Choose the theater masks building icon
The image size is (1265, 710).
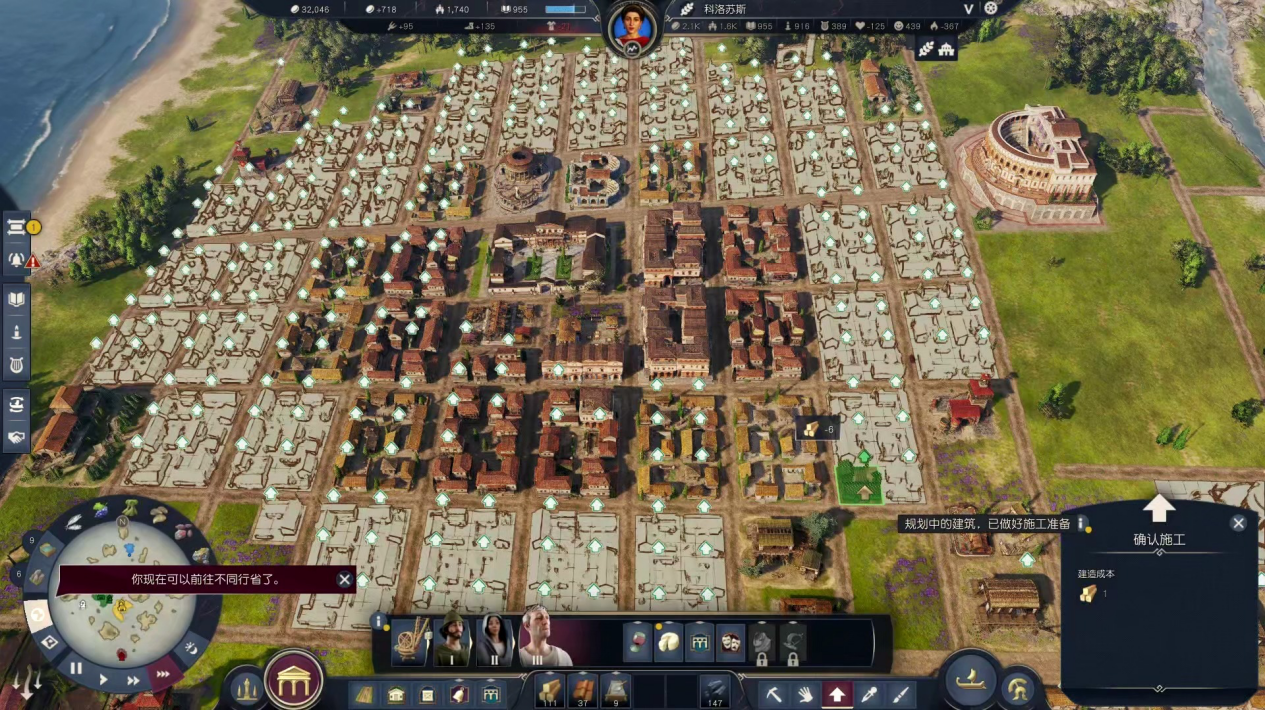click(731, 641)
